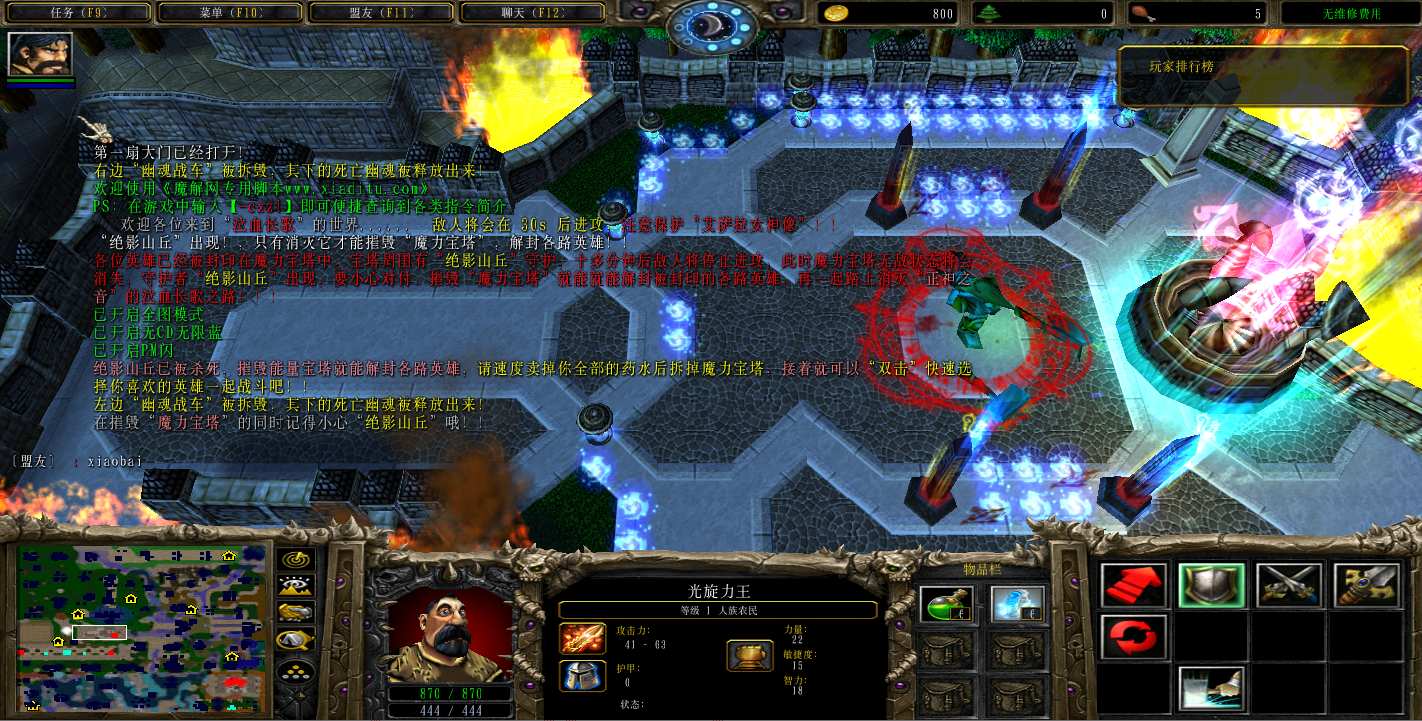
Task: Activate the minimap signal ping button
Action: (x=295, y=561)
